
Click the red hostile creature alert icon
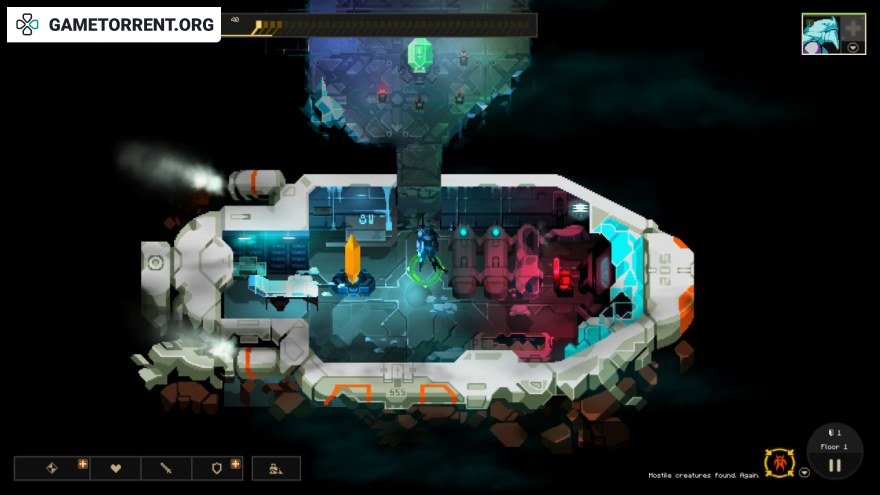(x=778, y=463)
